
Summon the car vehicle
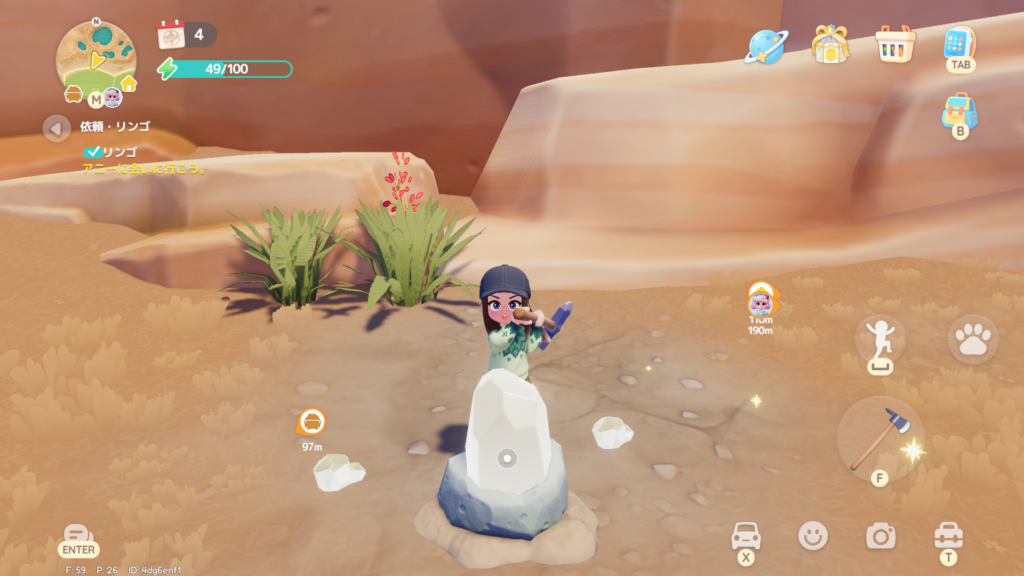746,535
